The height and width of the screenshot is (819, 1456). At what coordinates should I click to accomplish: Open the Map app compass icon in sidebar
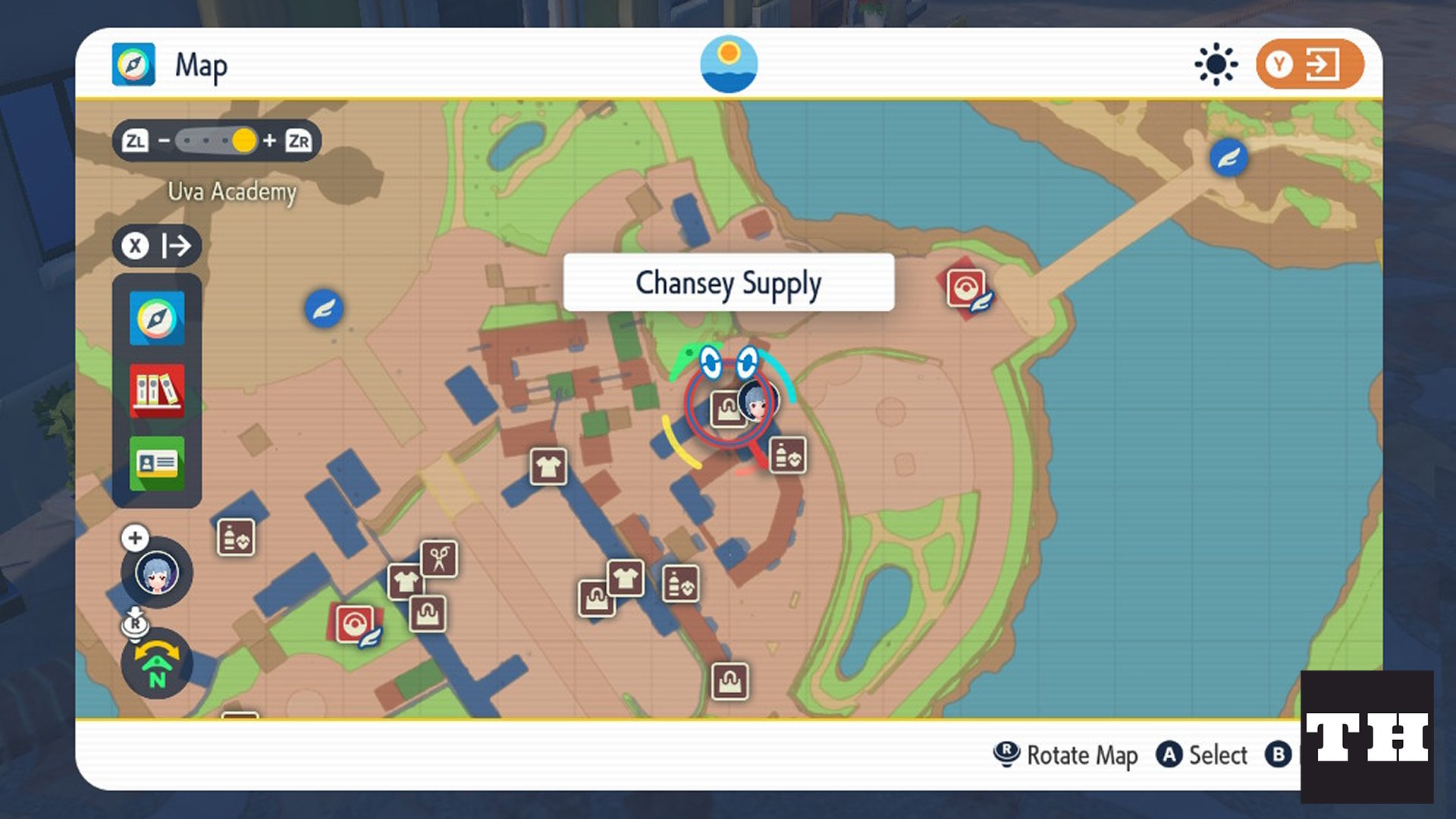pyautogui.click(x=156, y=318)
